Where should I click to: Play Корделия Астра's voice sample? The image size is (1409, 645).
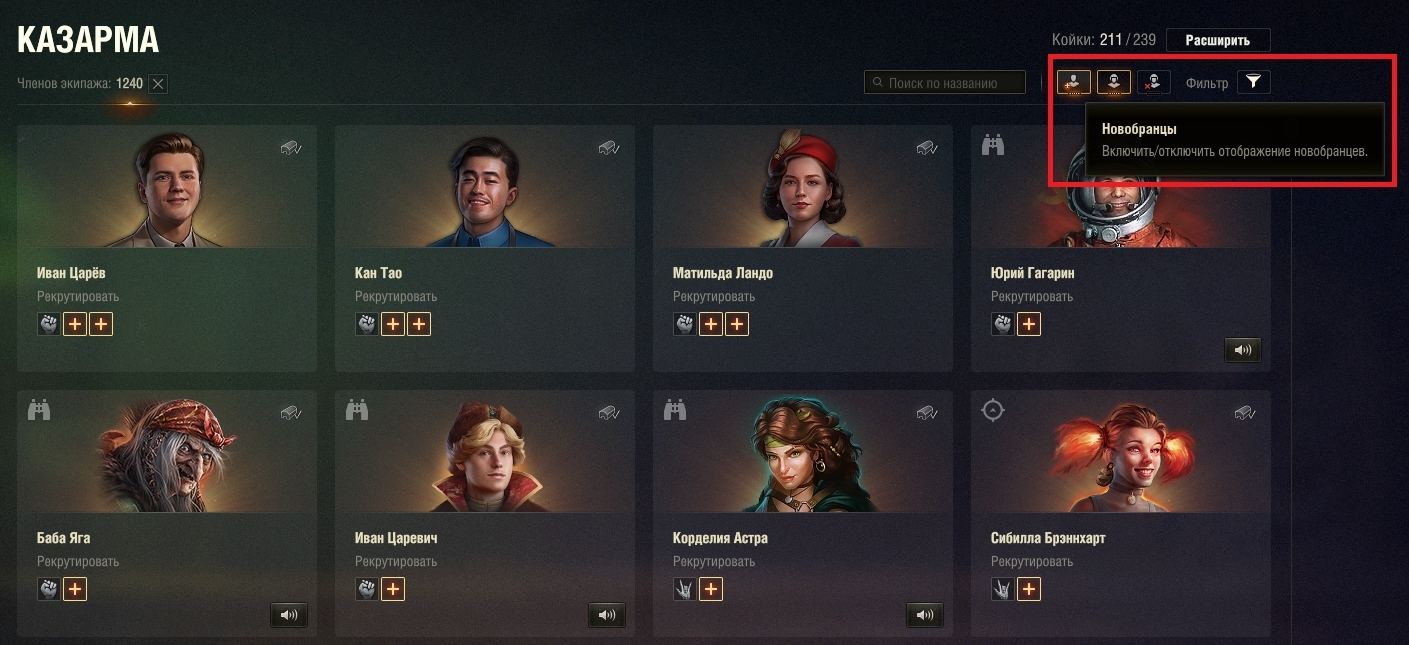click(x=925, y=615)
